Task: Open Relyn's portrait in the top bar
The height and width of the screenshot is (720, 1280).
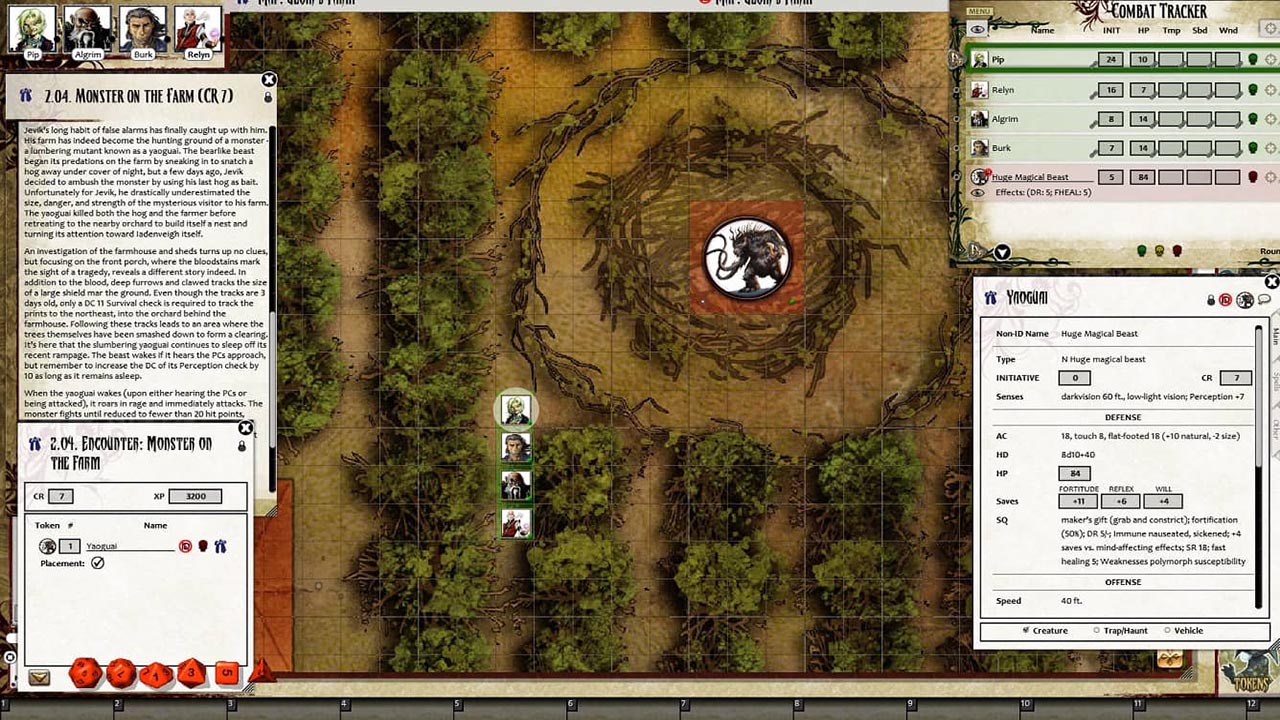Action: point(198,28)
